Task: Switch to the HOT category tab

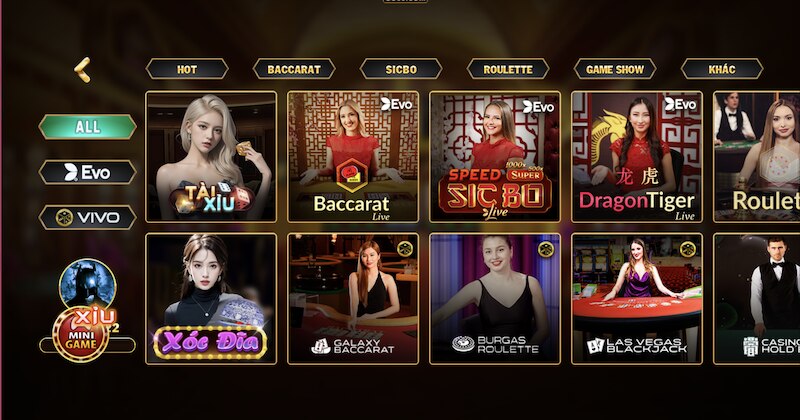Action: point(187,69)
